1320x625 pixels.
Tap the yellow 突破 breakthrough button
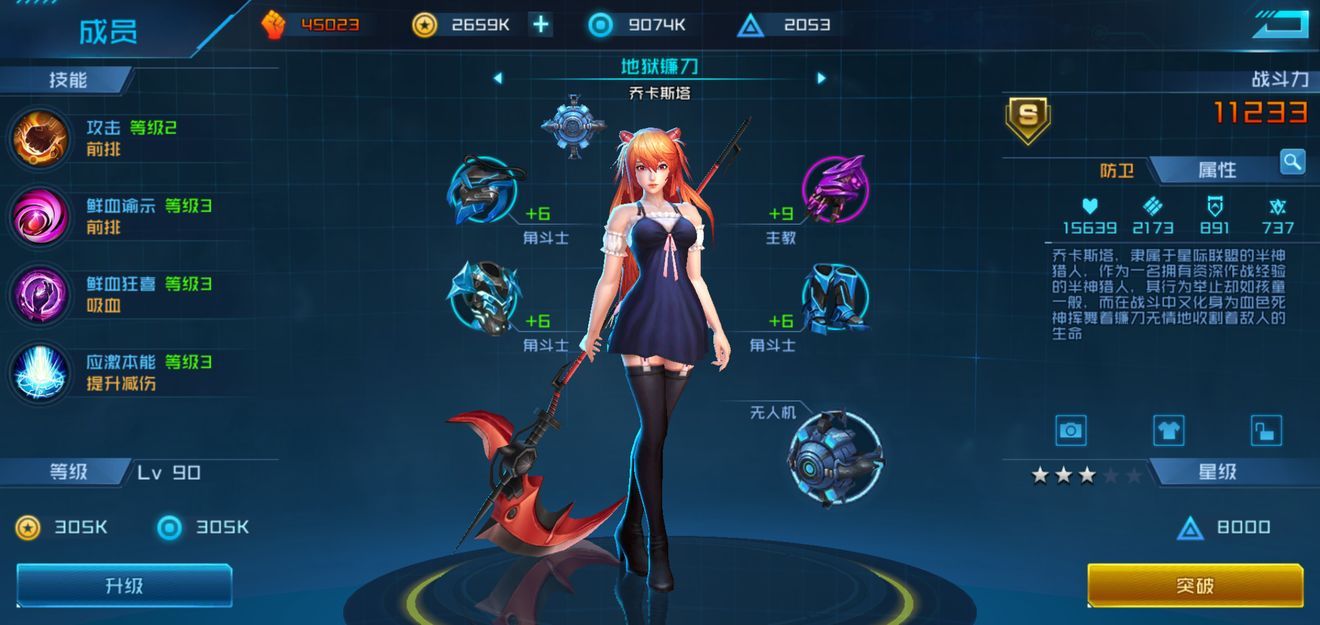click(x=1195, y=585)
